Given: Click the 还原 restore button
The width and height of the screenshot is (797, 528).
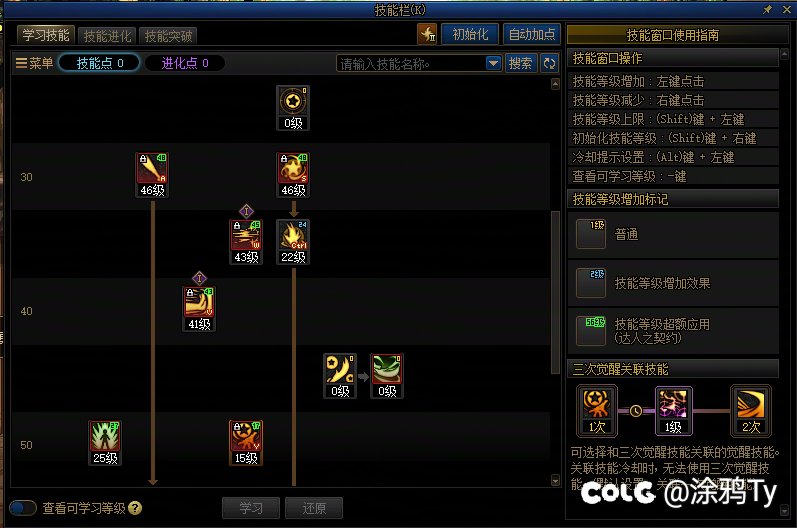Looking at the screenshot, I should [313, 508].
